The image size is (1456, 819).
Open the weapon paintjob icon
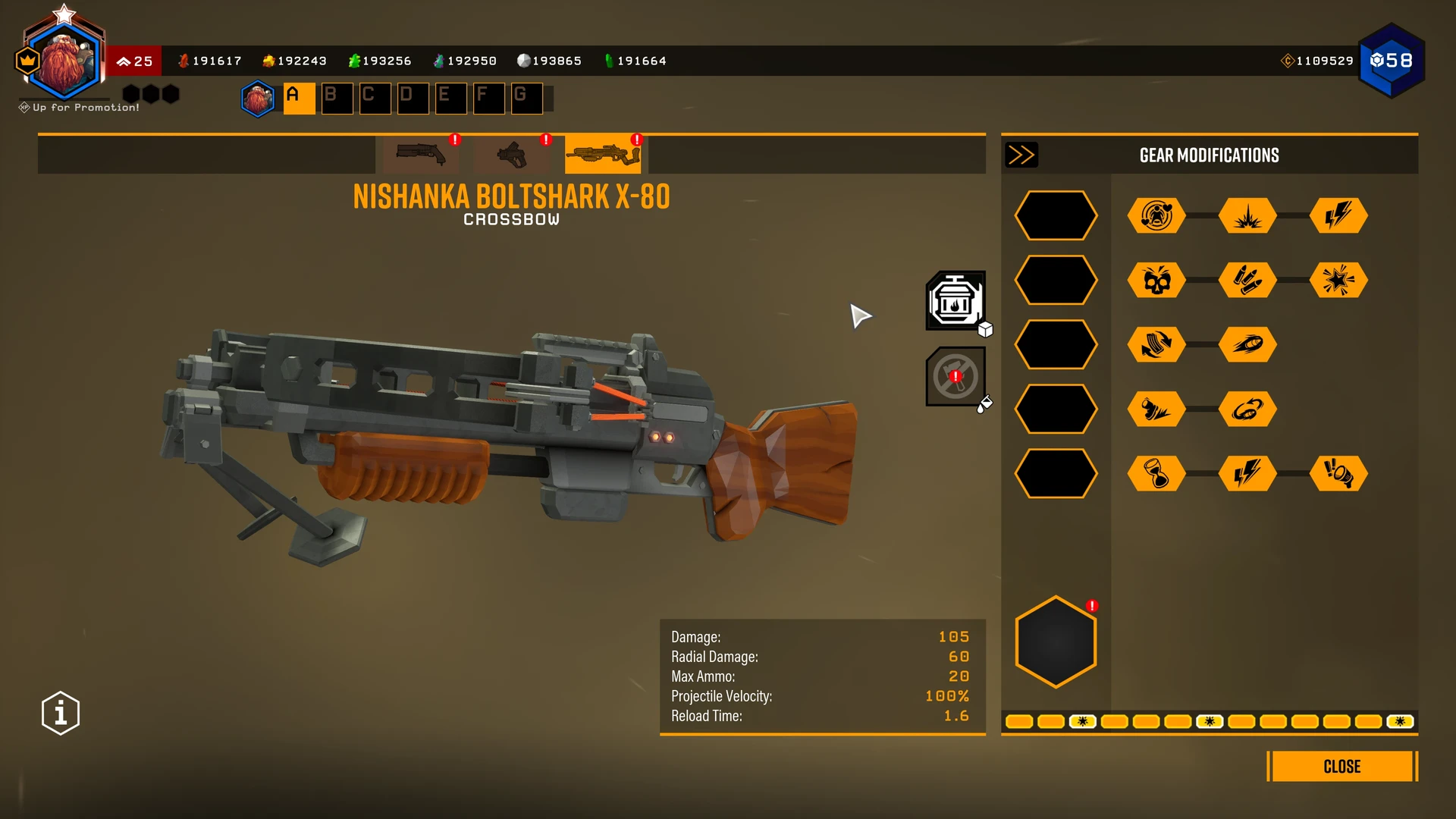click(955, 377)
